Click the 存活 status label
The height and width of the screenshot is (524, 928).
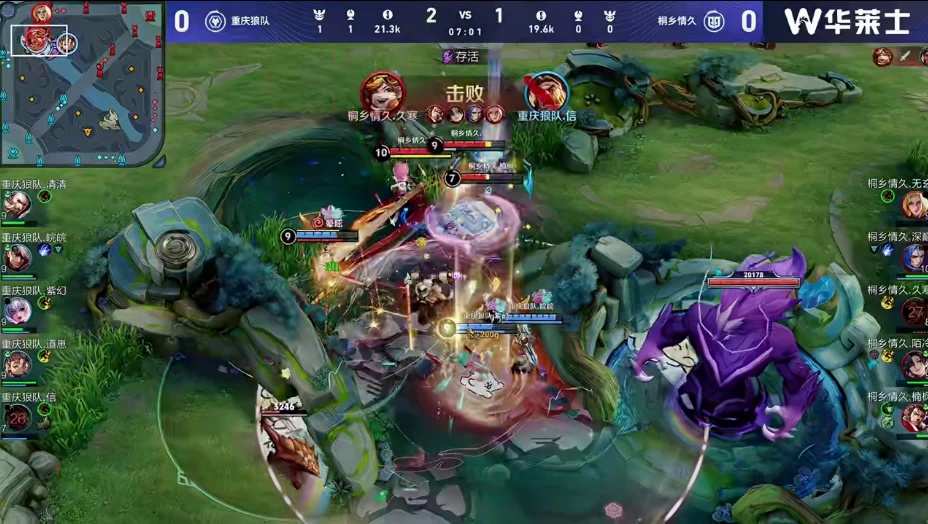(x=462, y=57)
